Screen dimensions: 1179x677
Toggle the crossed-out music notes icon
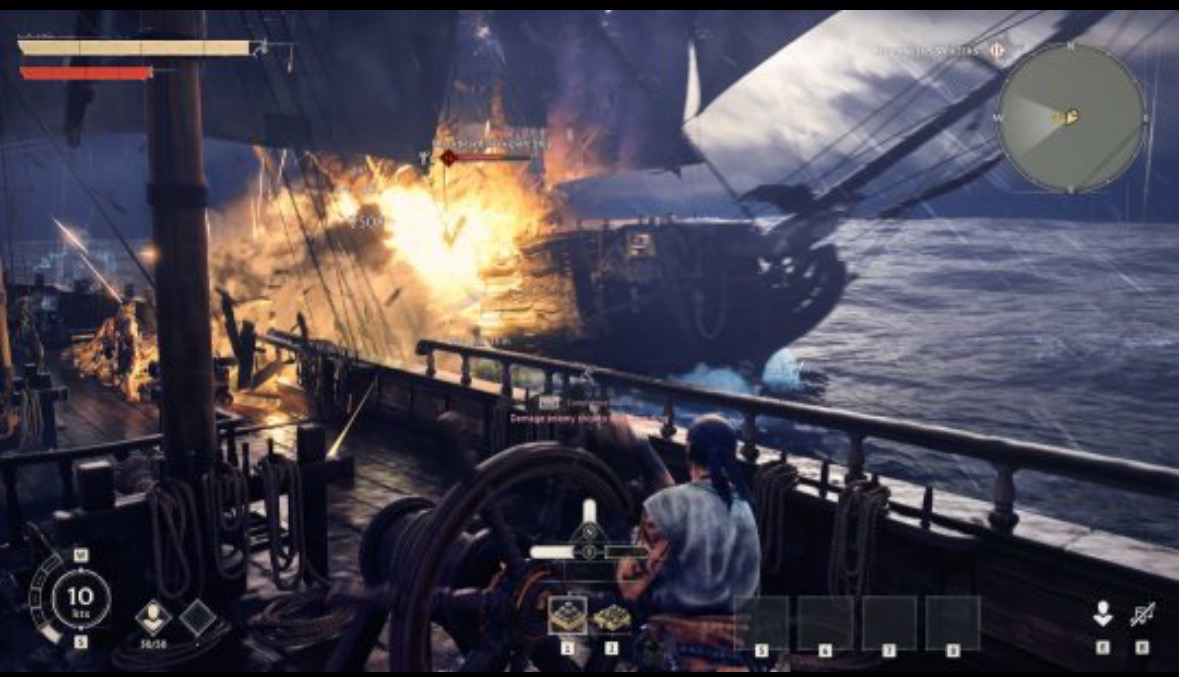[x=1142, y=614]
